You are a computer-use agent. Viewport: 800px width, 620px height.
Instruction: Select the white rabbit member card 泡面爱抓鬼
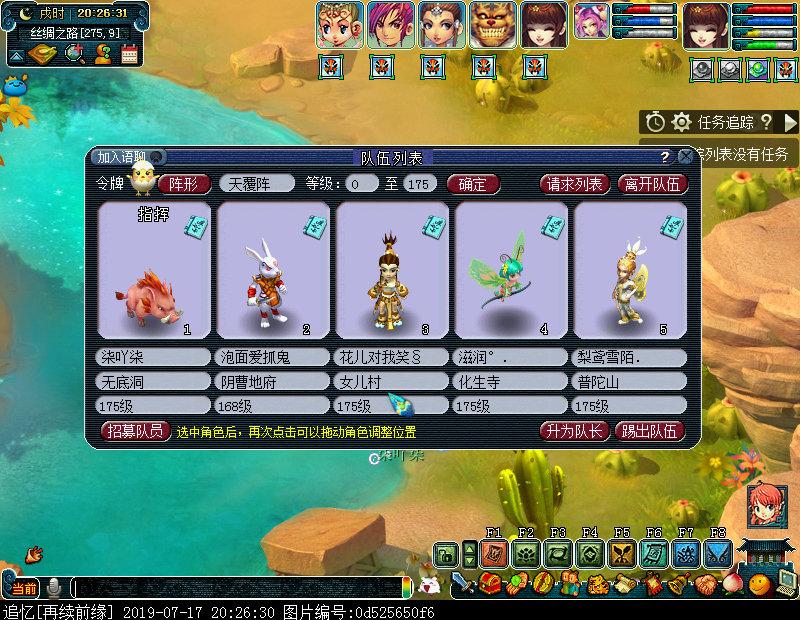273,270
